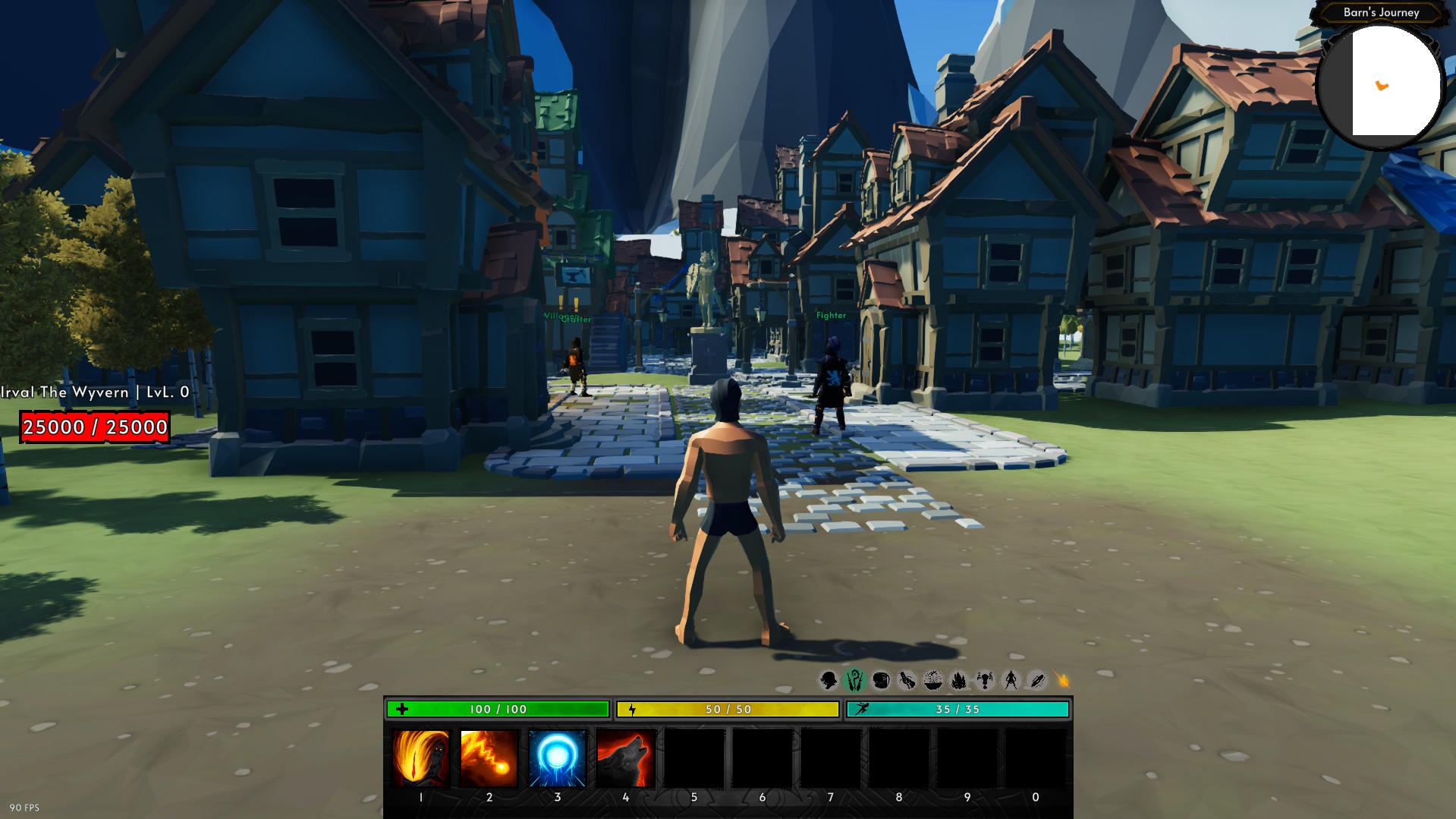This screenshot has height=819, width=1456.
Task: Activate the flaming hooded figure ability
Action: [x=421, y=758]
